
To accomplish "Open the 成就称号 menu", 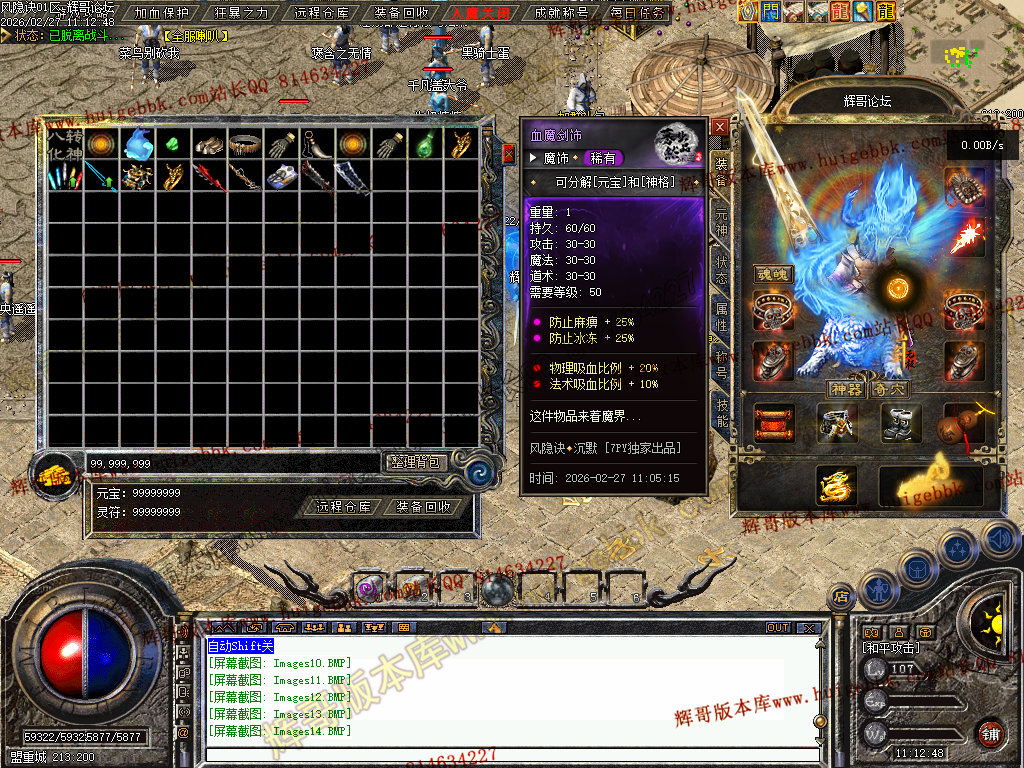I will (561, 14).
